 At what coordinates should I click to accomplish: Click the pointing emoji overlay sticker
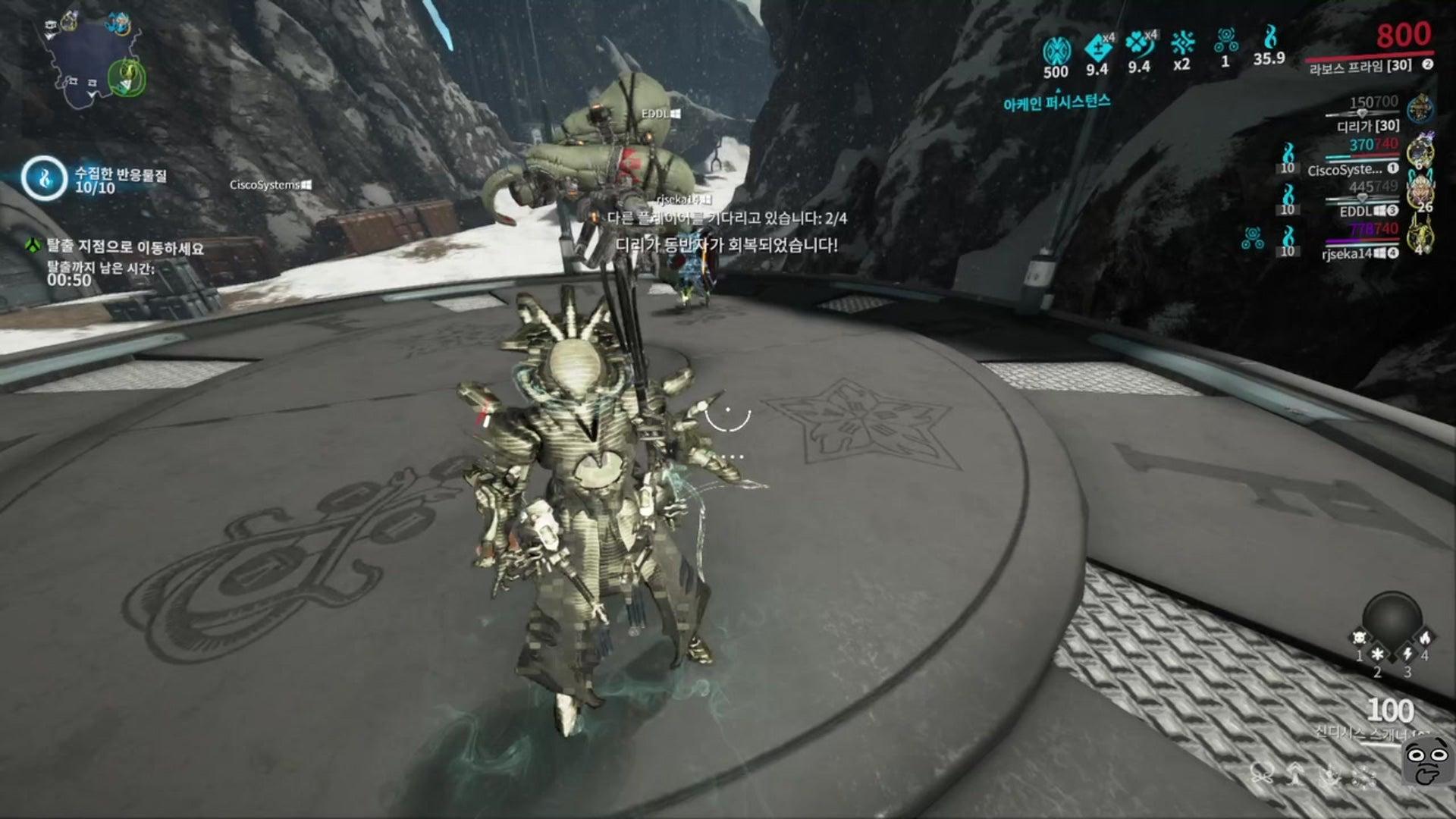[x=1428, y=761]
